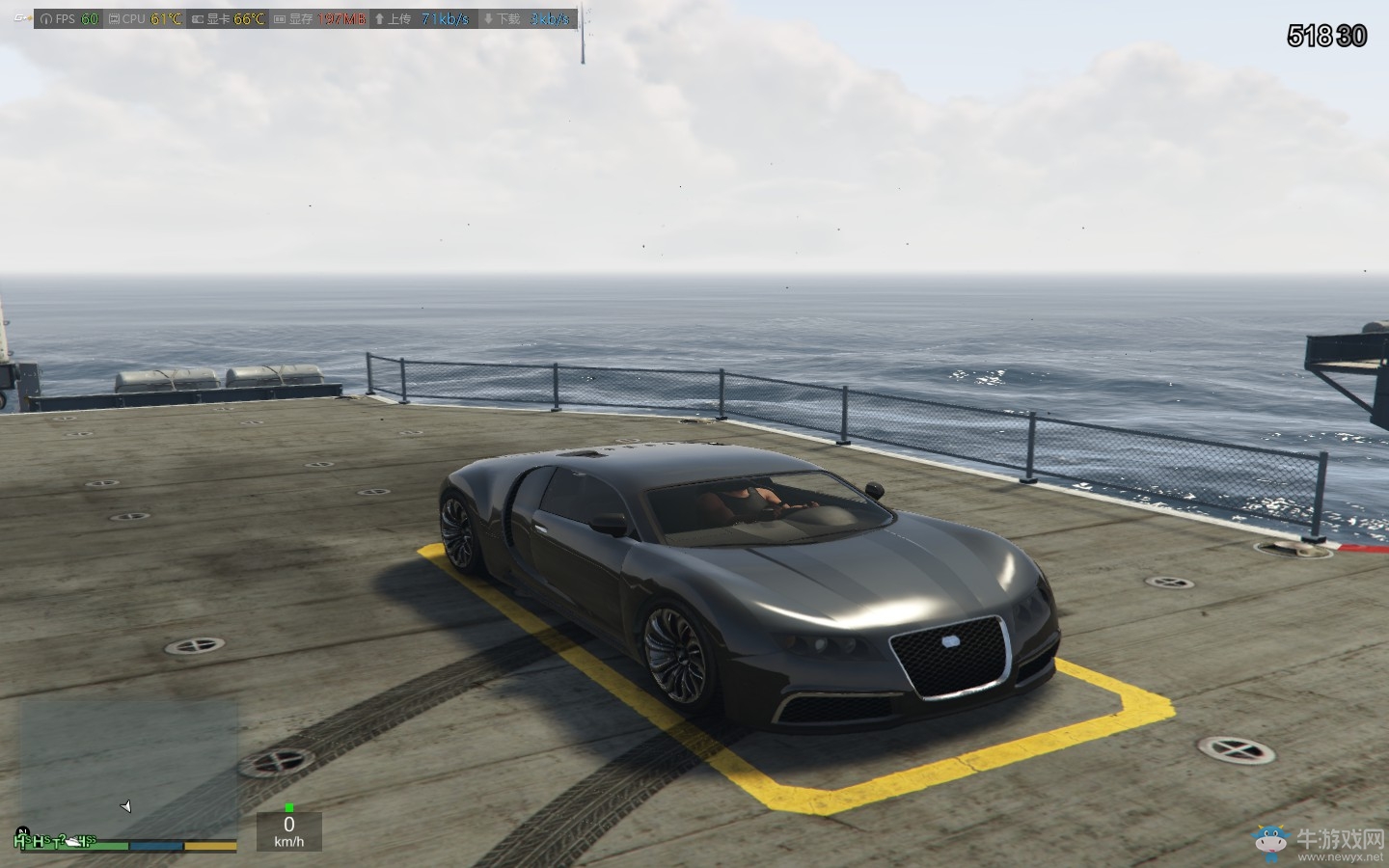Select the CPU chip icon in the overlay
Screen dimensions: 1389x868
(115, 16)
